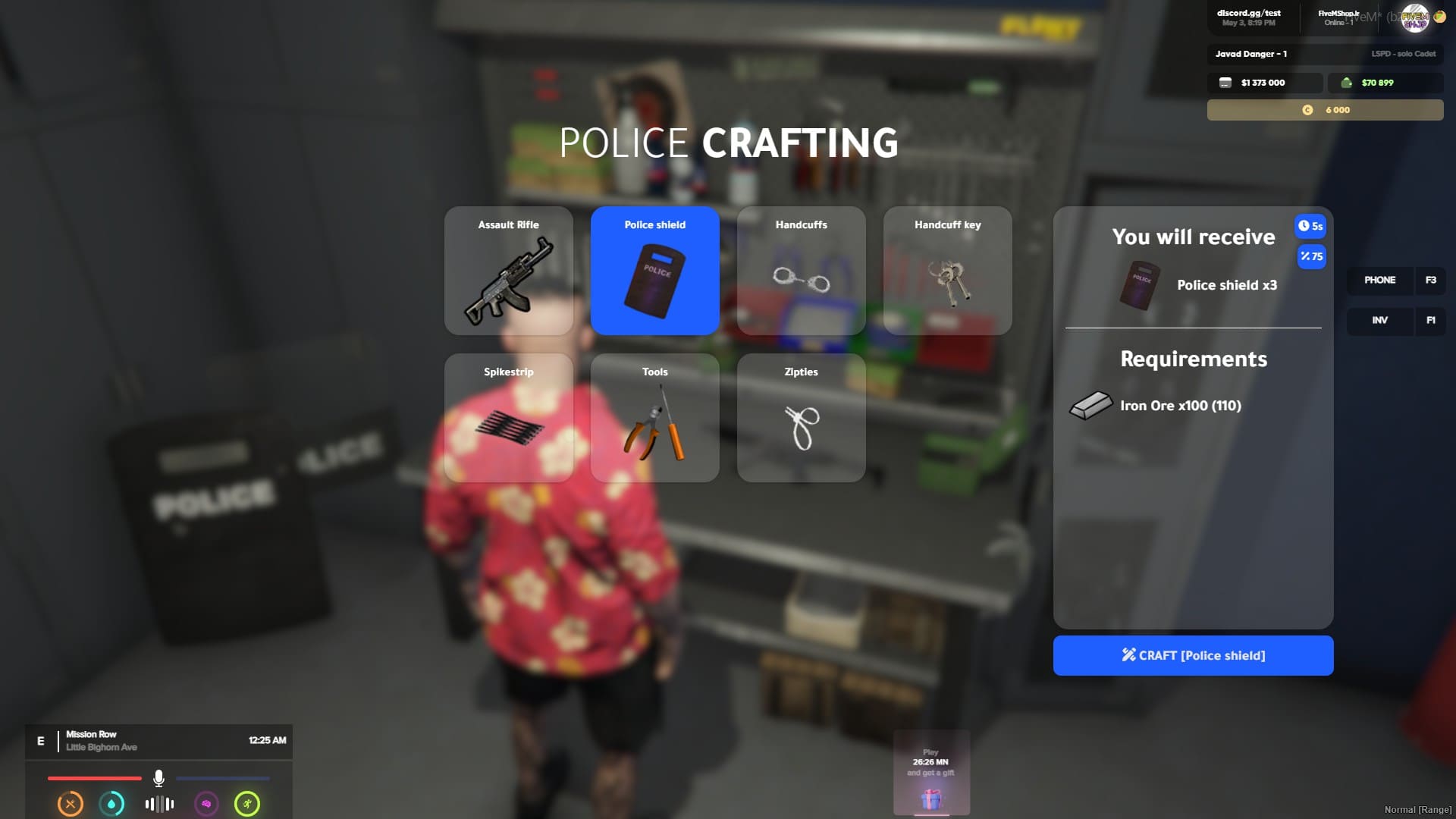This screenshot has width=1456, height=819.
Task: Open the Spikestrip crafting recipe
Action: tap(509, 418)
